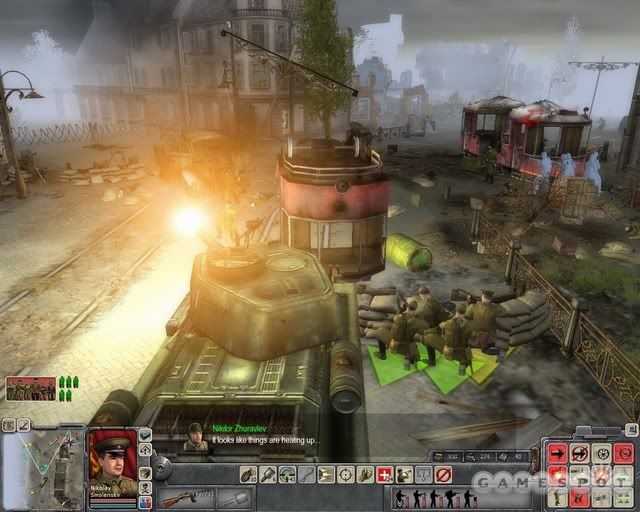The height and width of the screenshot is (512, 640).
Task: Select the red circular target command
Action: click(x=625, y=453)
